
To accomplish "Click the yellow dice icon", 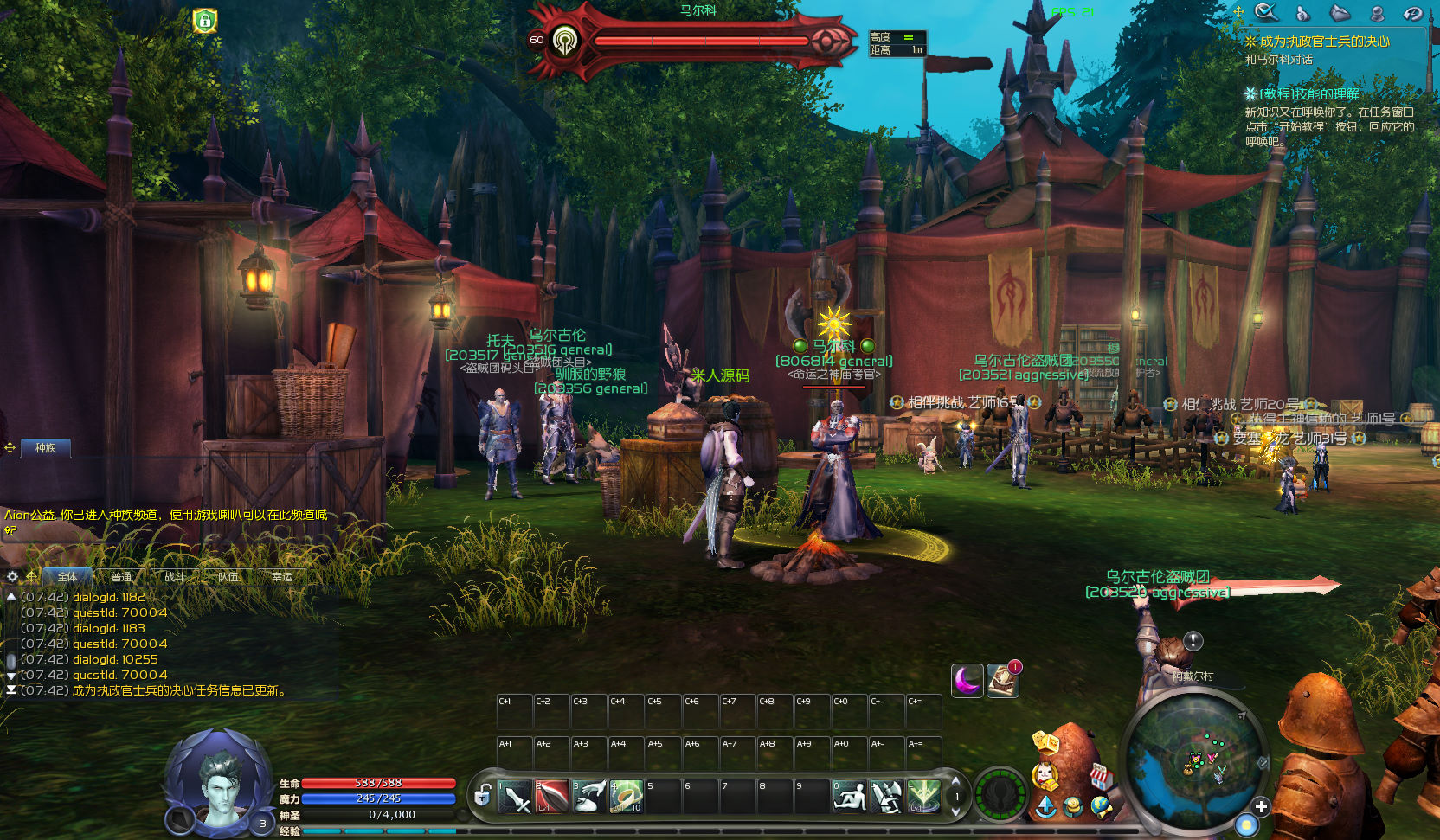I will click(1045, 741).
